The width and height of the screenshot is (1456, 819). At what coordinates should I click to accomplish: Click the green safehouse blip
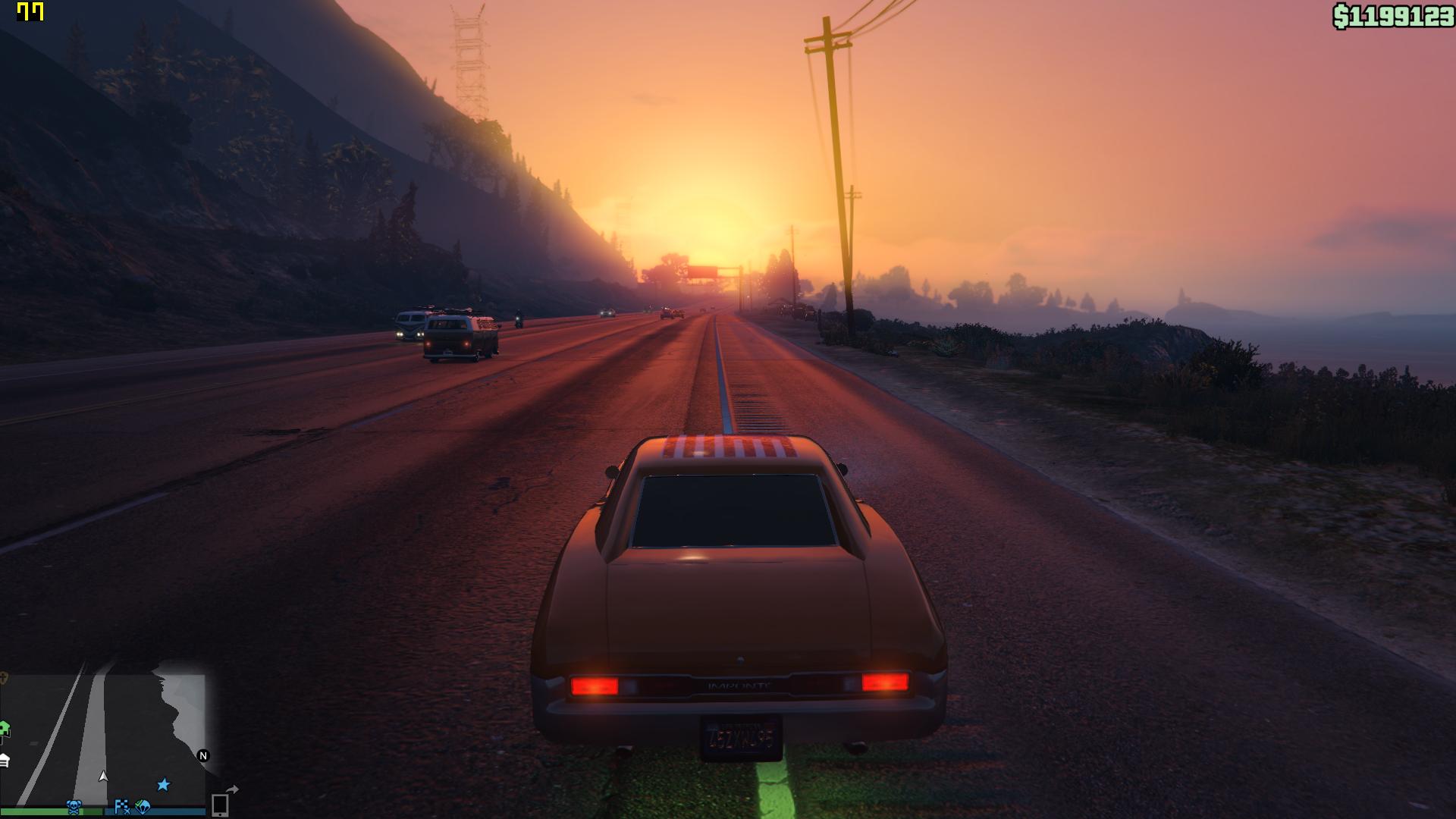[4, 730]
